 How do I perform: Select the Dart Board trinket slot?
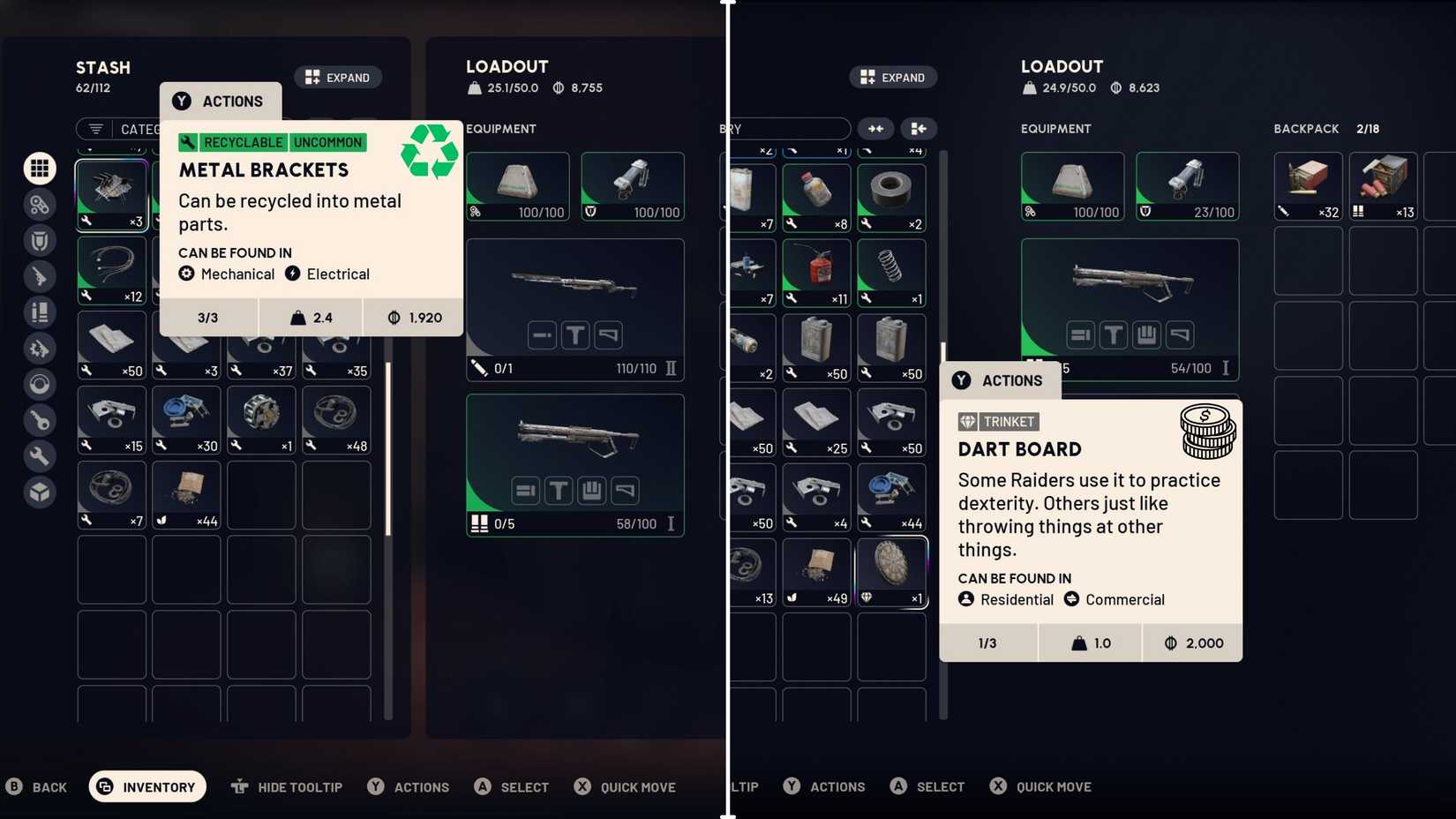click(890, 571)
